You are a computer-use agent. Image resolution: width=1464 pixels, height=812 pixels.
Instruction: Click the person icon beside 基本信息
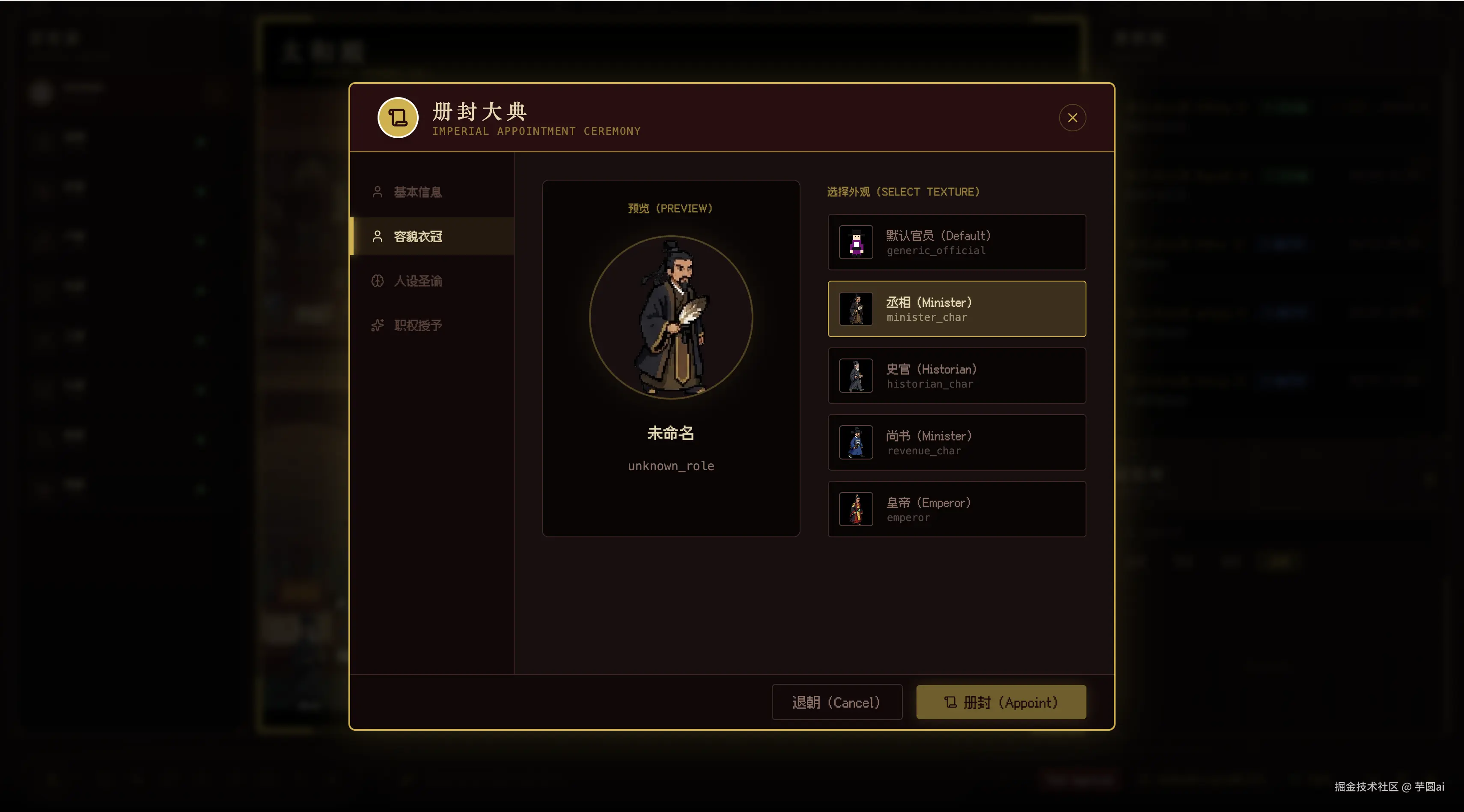[x=378, y=192]
